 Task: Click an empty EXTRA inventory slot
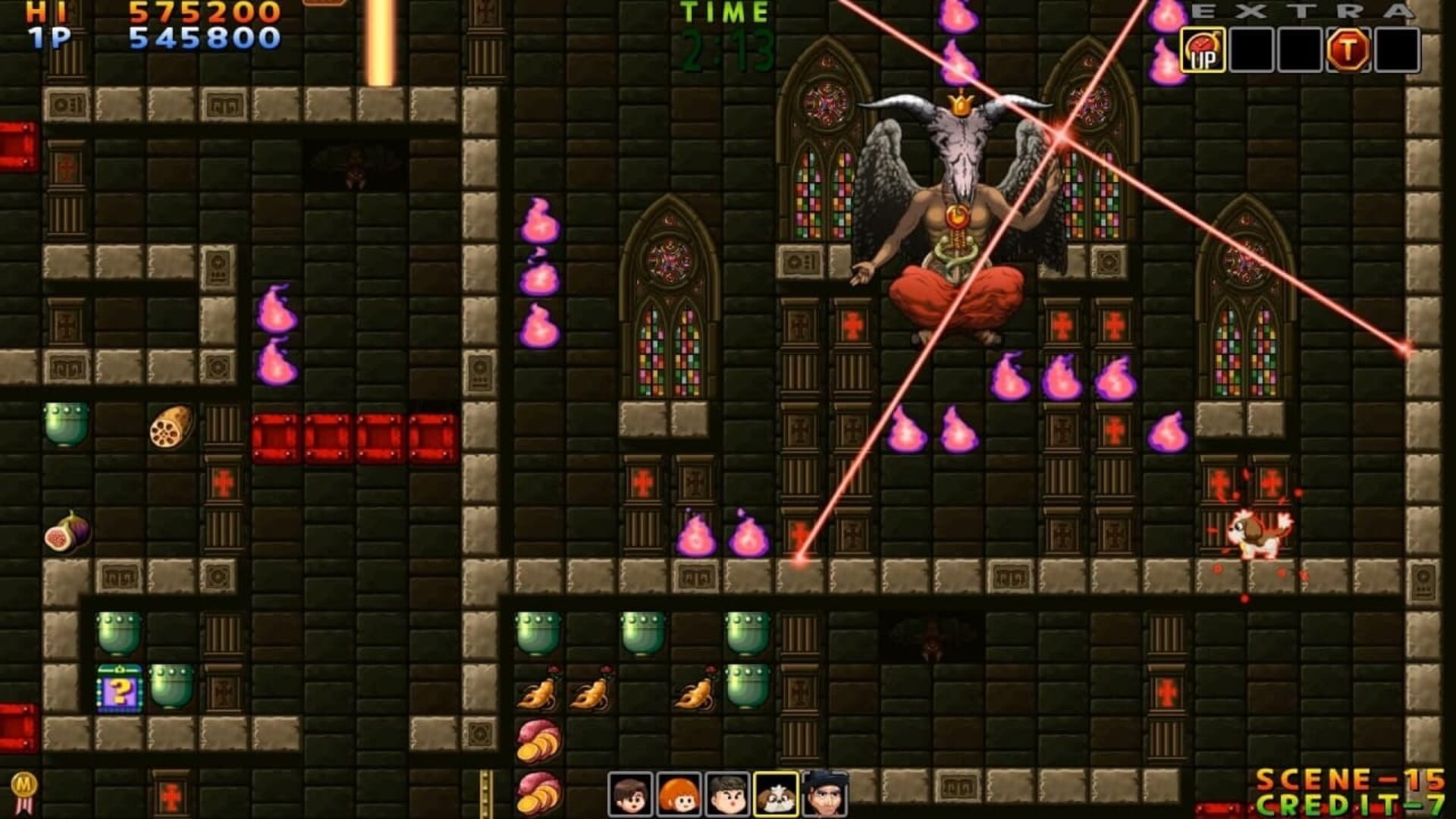coord(1251,49)
